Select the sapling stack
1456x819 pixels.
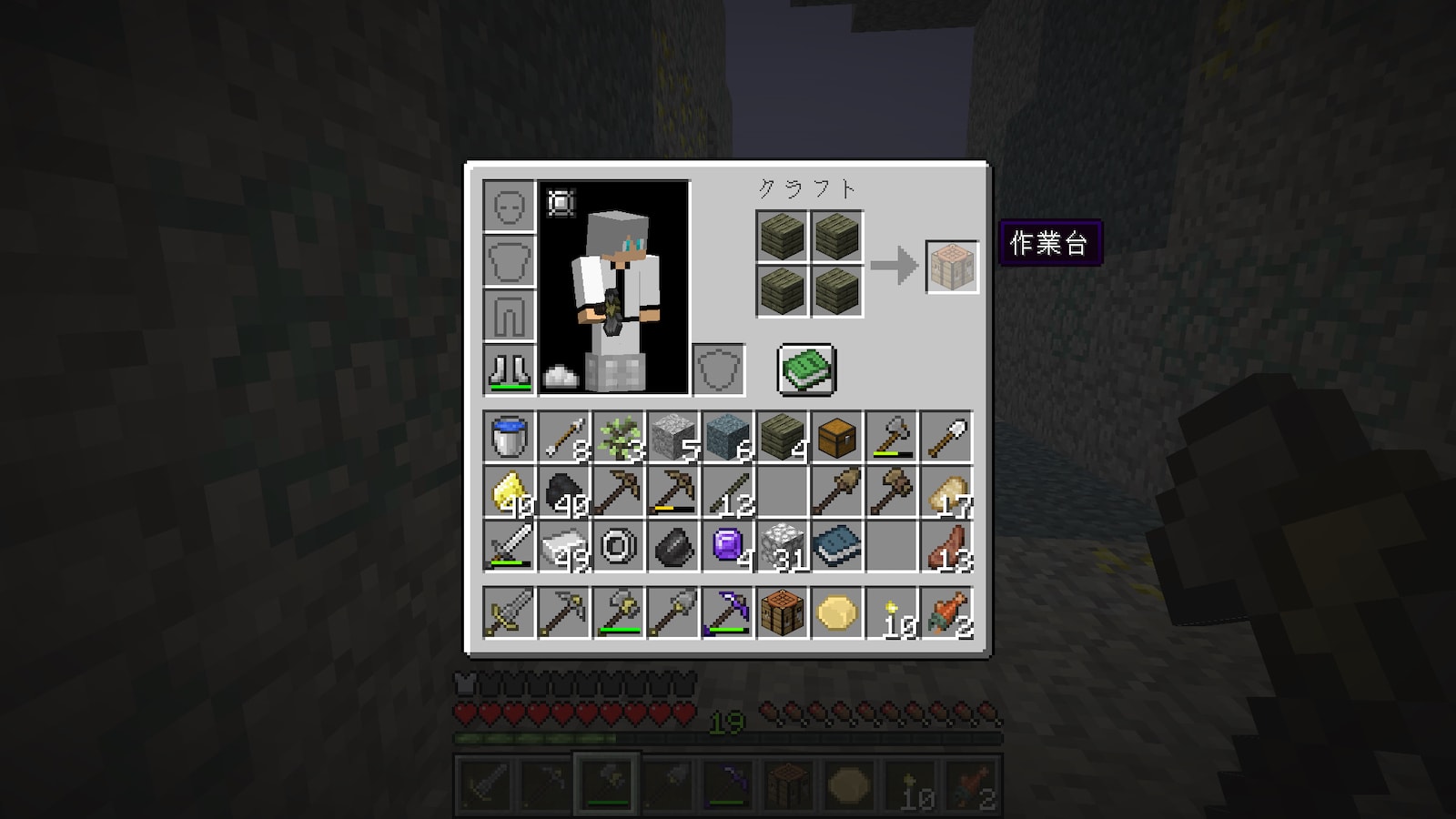point(619,438)
